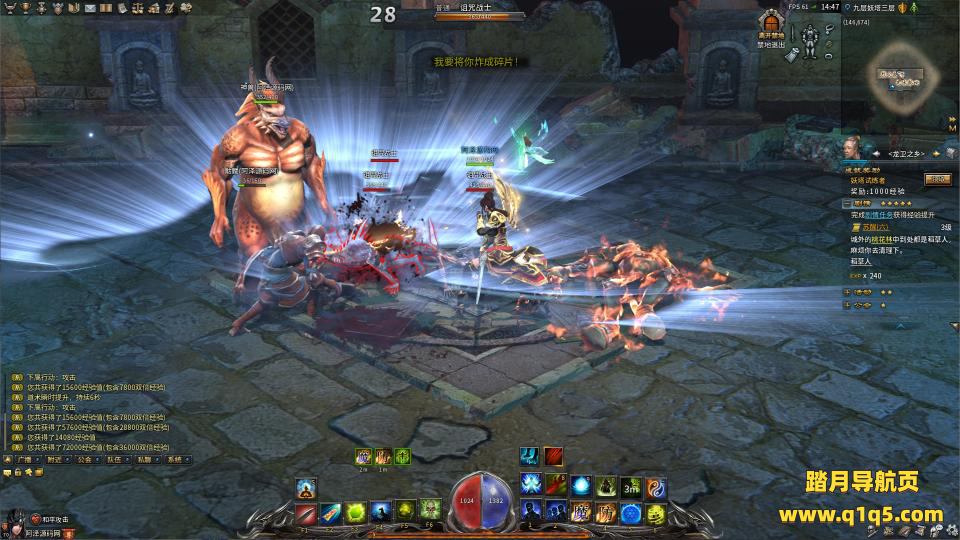Screen dimensions: 960x540
Task: Select the blue honeycomb shield skill icon
Action: point(631,513)
